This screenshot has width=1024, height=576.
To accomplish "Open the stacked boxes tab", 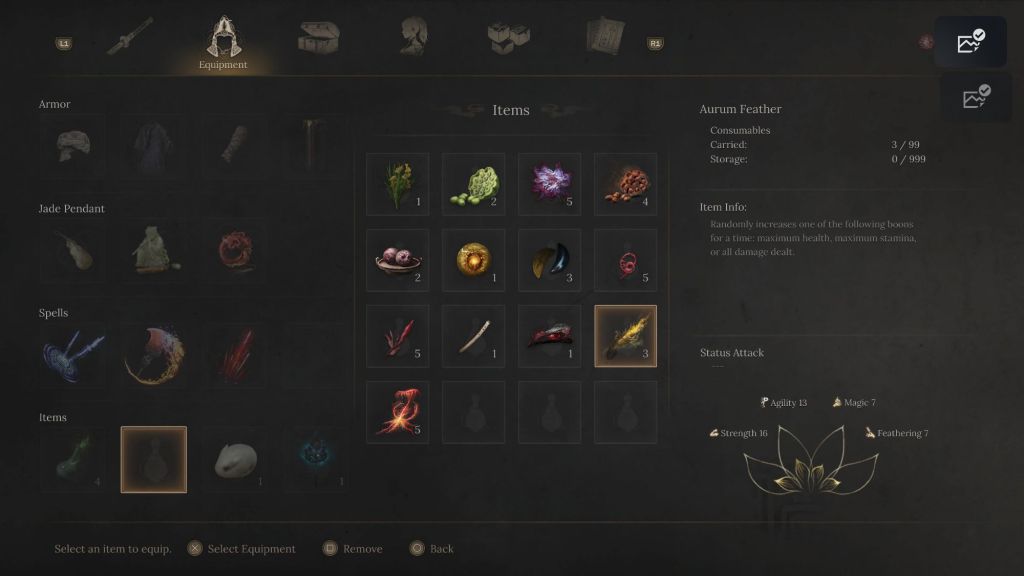I will pos(508,38).
